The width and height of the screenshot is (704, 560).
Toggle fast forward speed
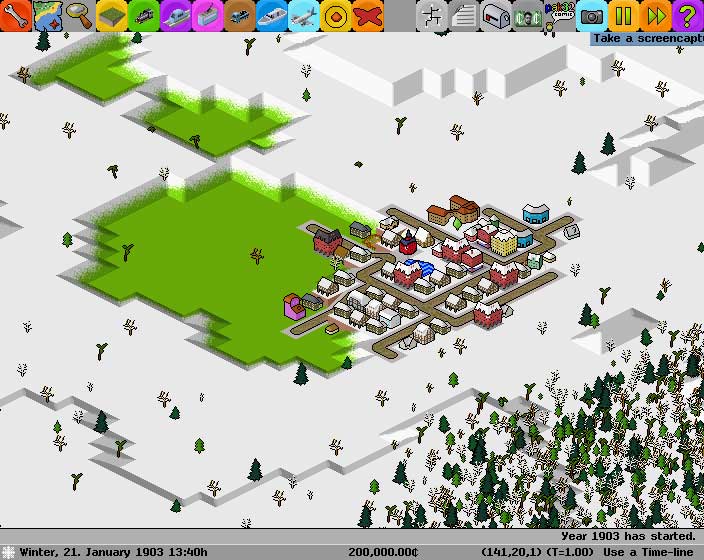656,15
